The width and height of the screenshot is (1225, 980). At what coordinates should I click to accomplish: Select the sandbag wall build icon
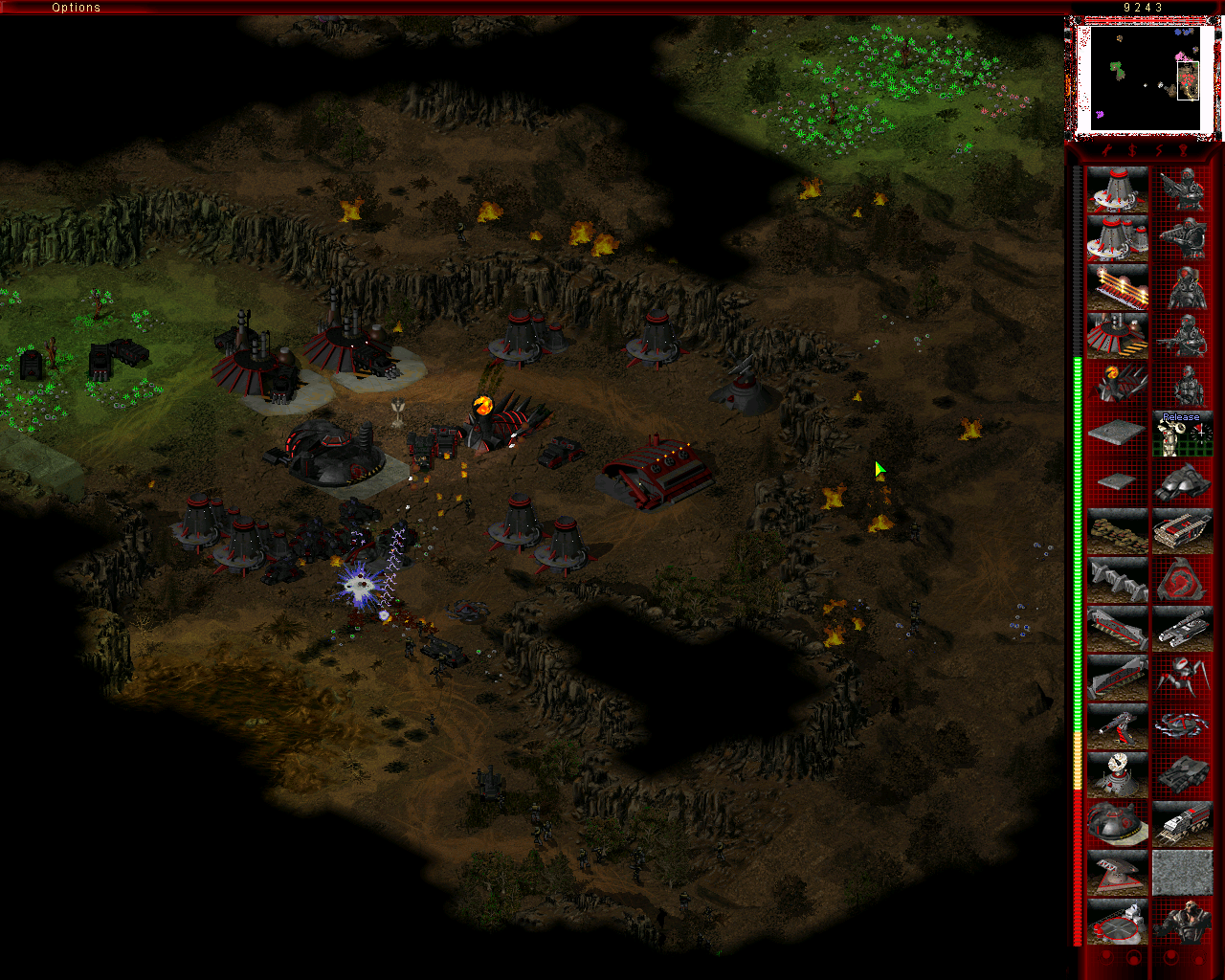click(1117, 531)
